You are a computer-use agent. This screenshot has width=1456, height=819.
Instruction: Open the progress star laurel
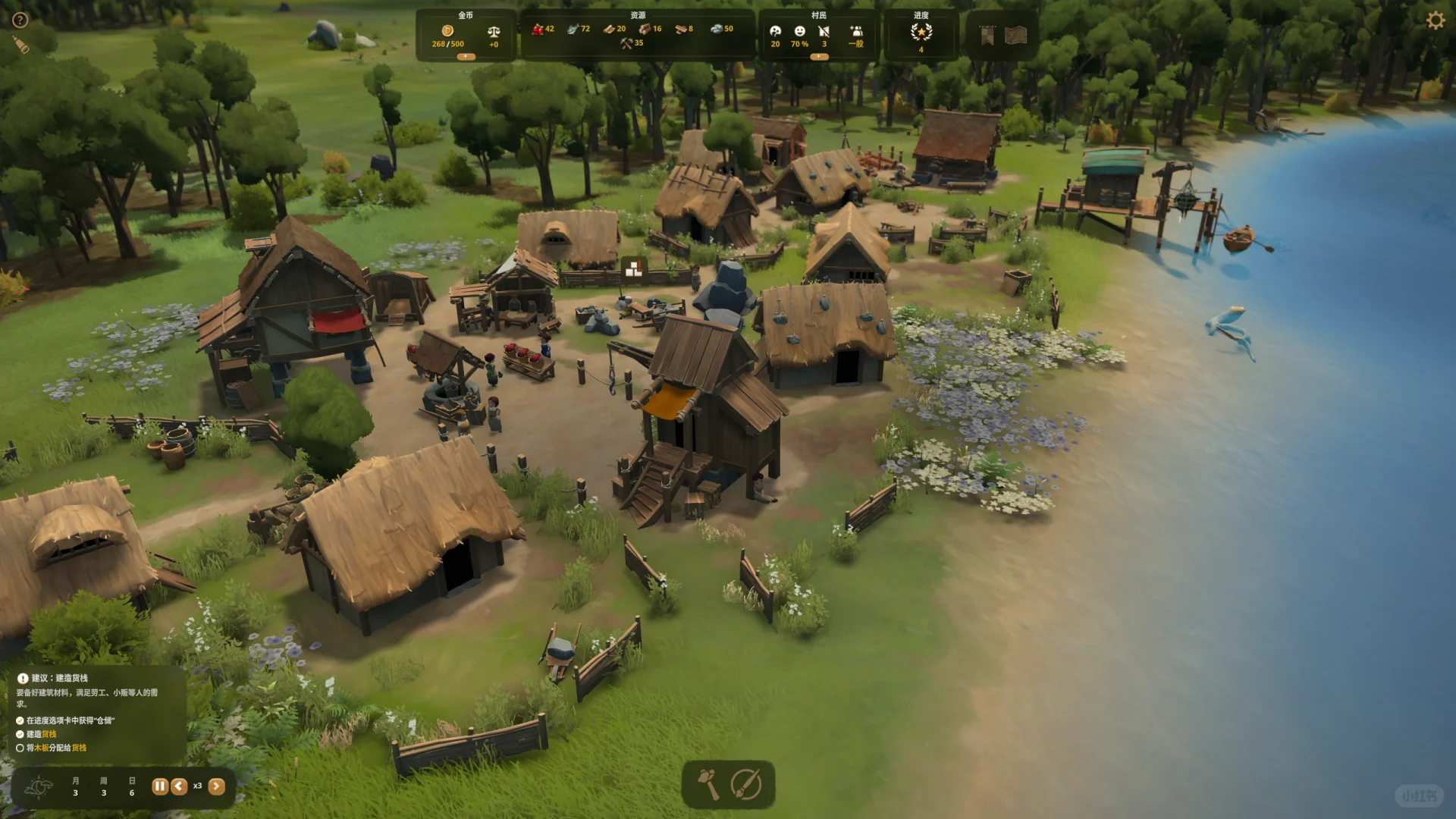(921, 32)
